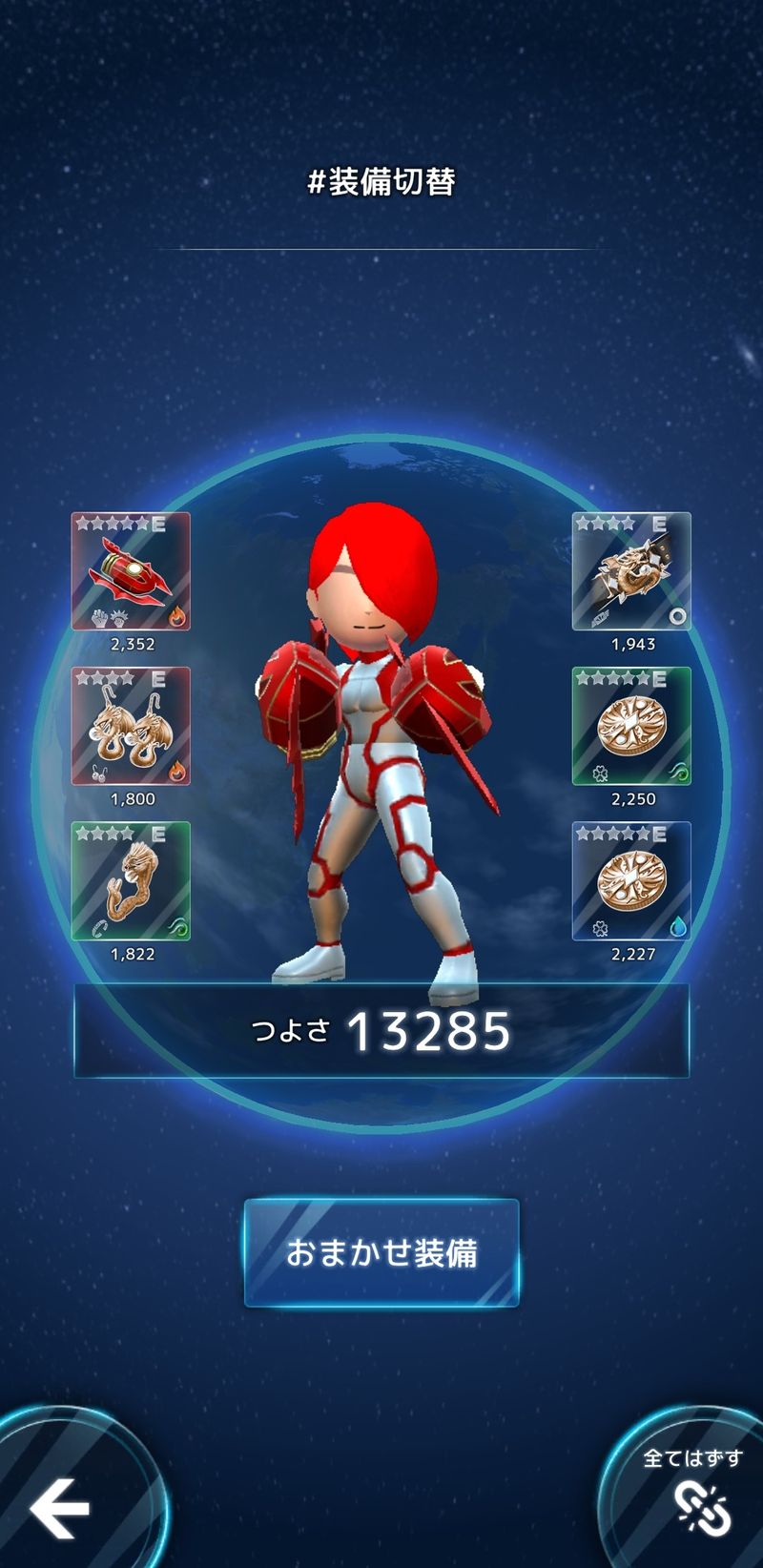
Task: Pick the medallion slot rated 2,227
Action: [631, 880]
